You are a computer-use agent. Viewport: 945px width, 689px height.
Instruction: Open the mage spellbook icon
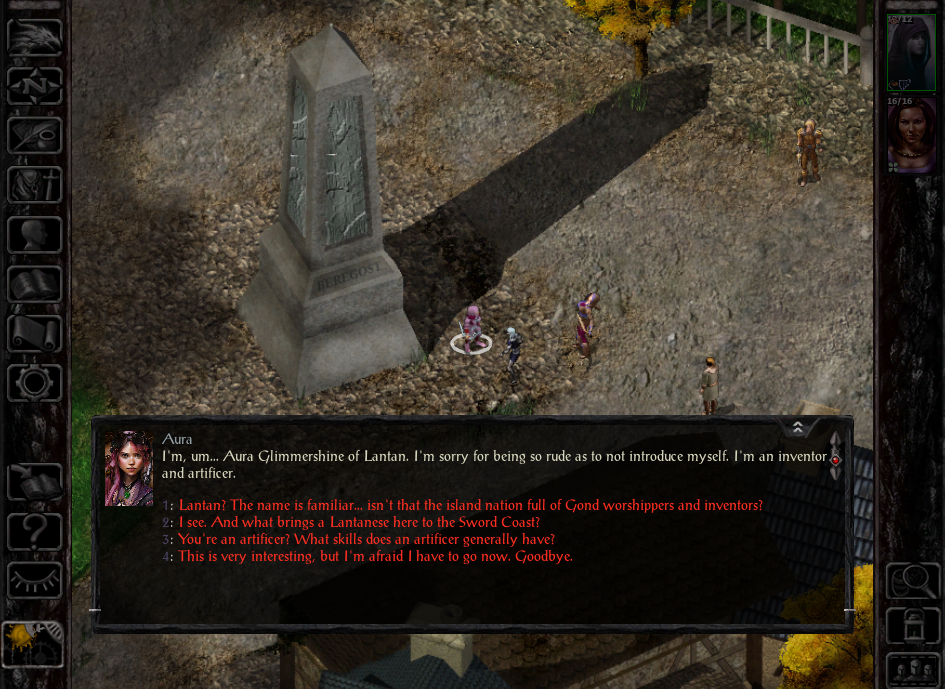(x=35, y=284)
